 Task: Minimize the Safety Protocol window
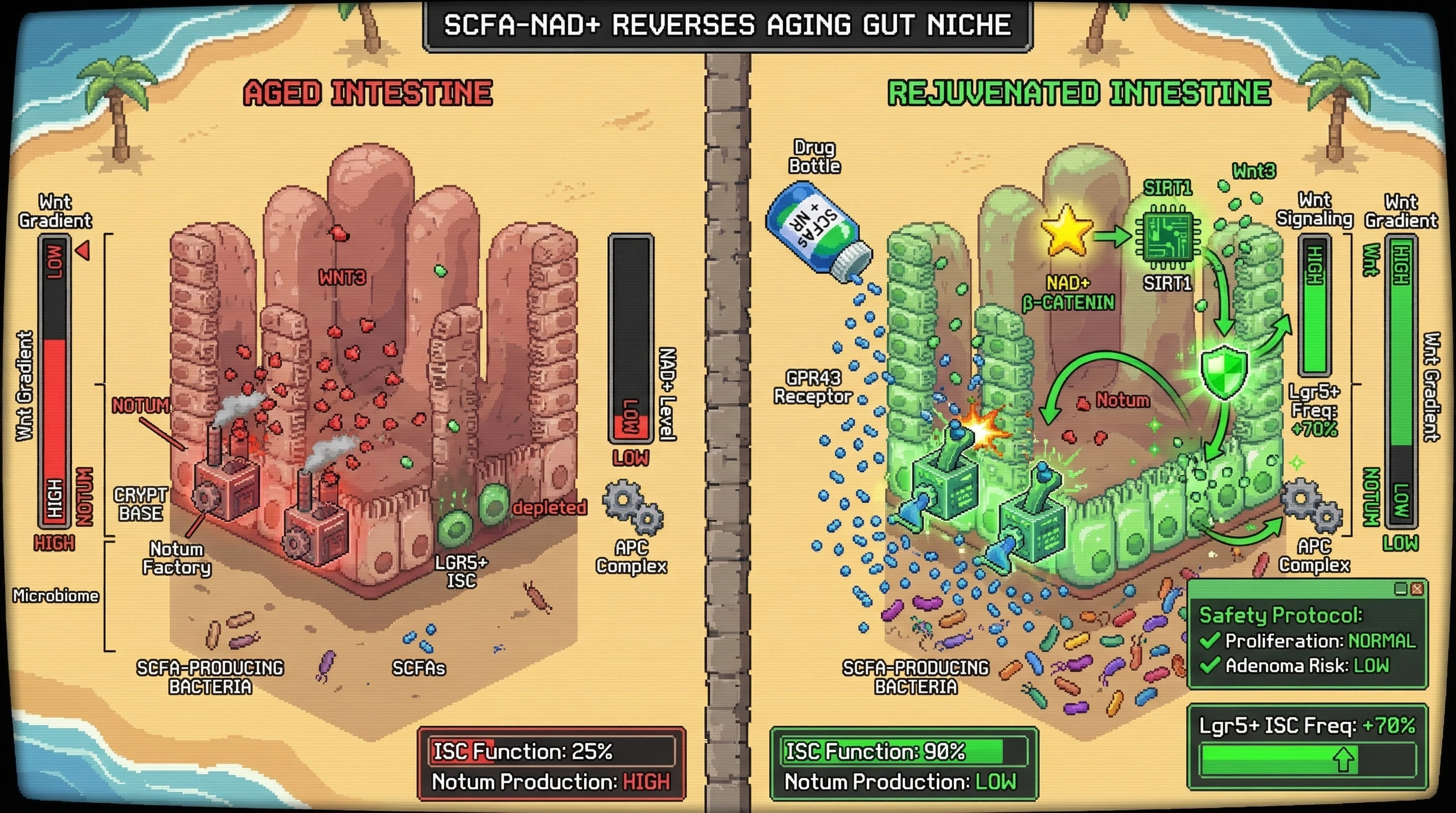[1400, 589]
